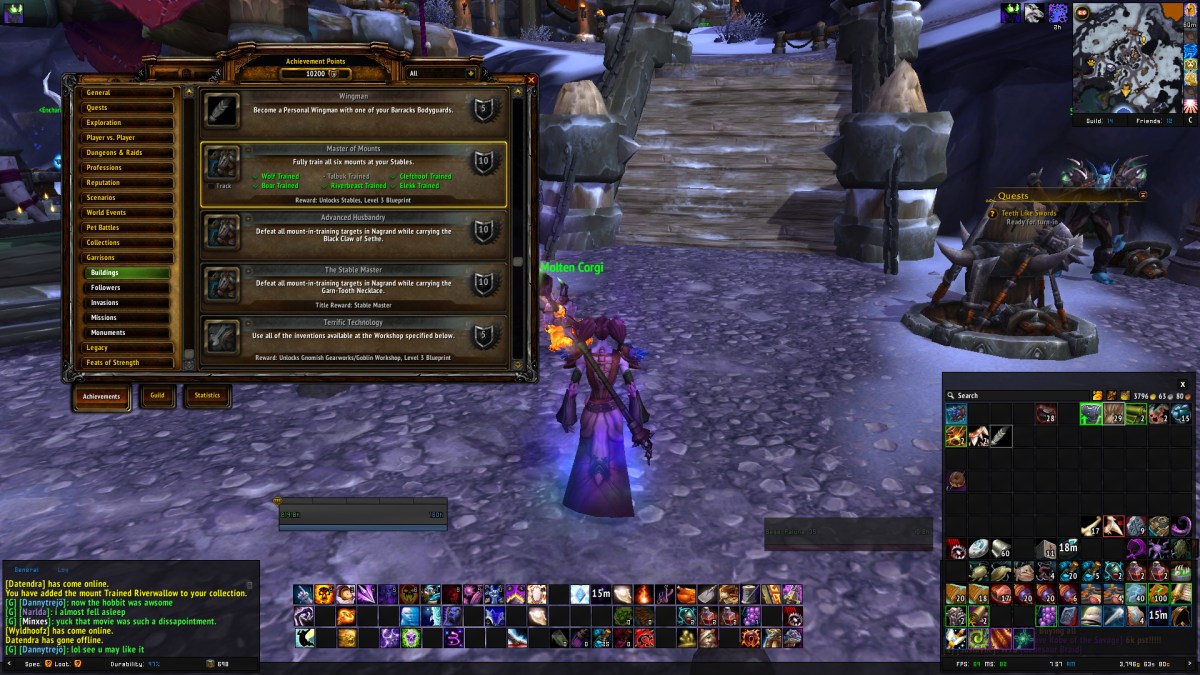Select the Pet Battles achievement category

pos(128,228)
